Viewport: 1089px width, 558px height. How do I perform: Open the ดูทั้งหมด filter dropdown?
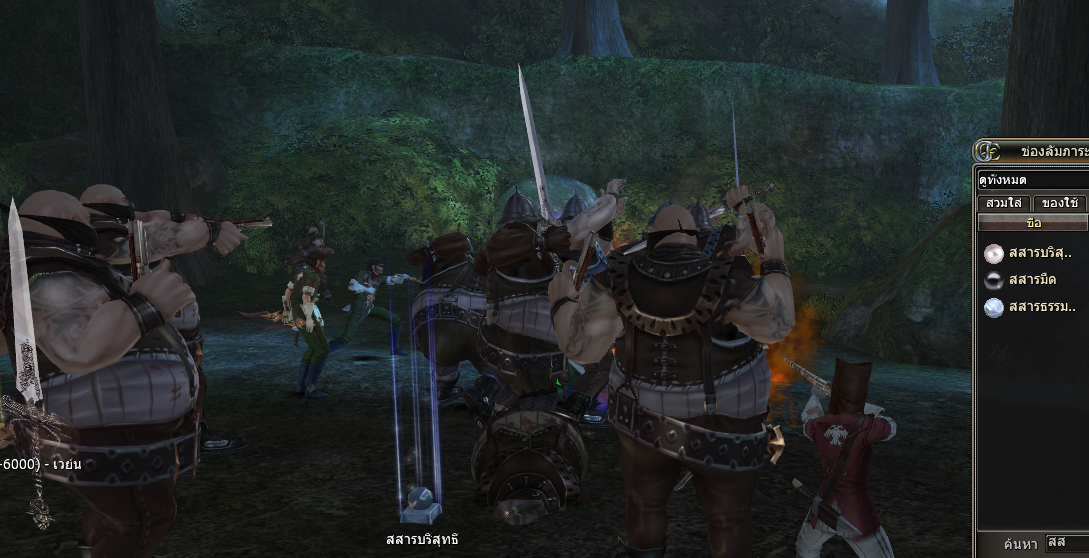(x=1032, y=181)
